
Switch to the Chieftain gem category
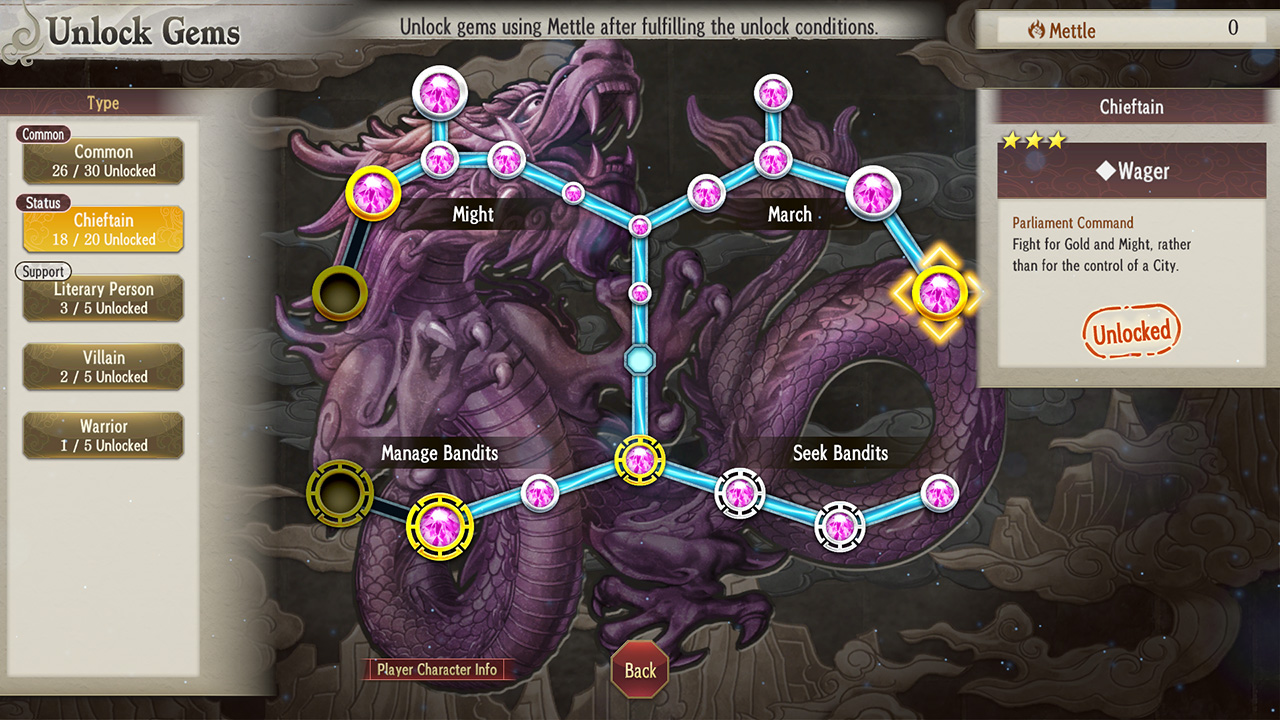tap(103, 229)
